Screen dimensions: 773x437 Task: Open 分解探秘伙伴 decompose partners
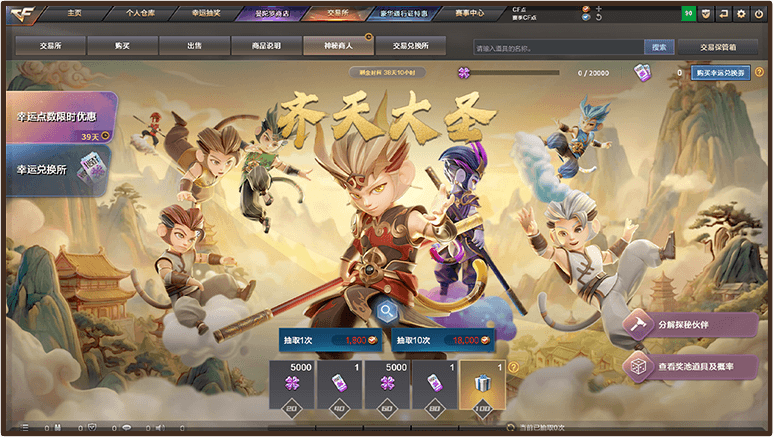(x=691, y=326)
